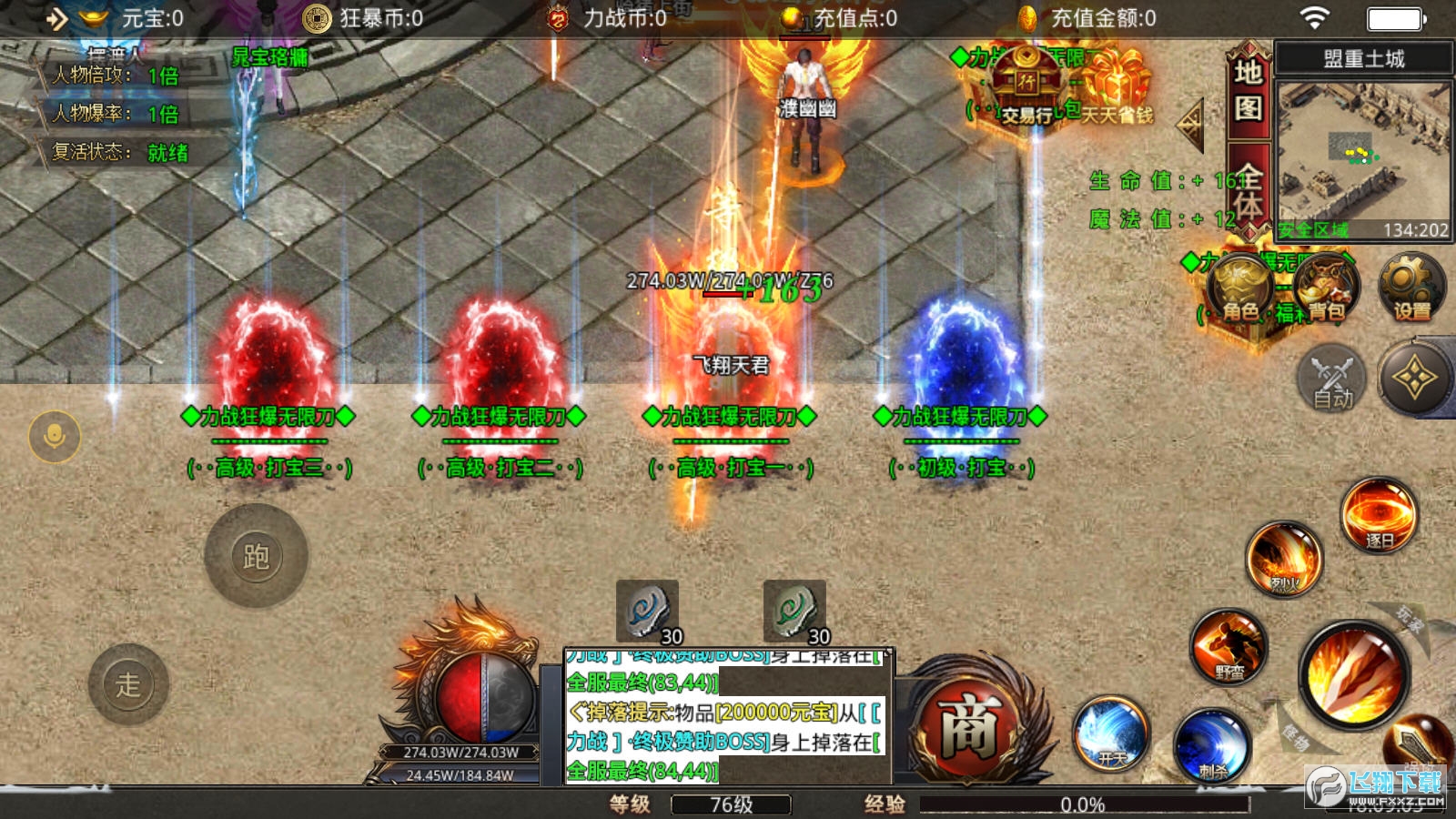Image resolution: width=1456 pixels, height=819 pixels.
Task: Use the 刺杀 skill
Action: tap(1211, 745)
